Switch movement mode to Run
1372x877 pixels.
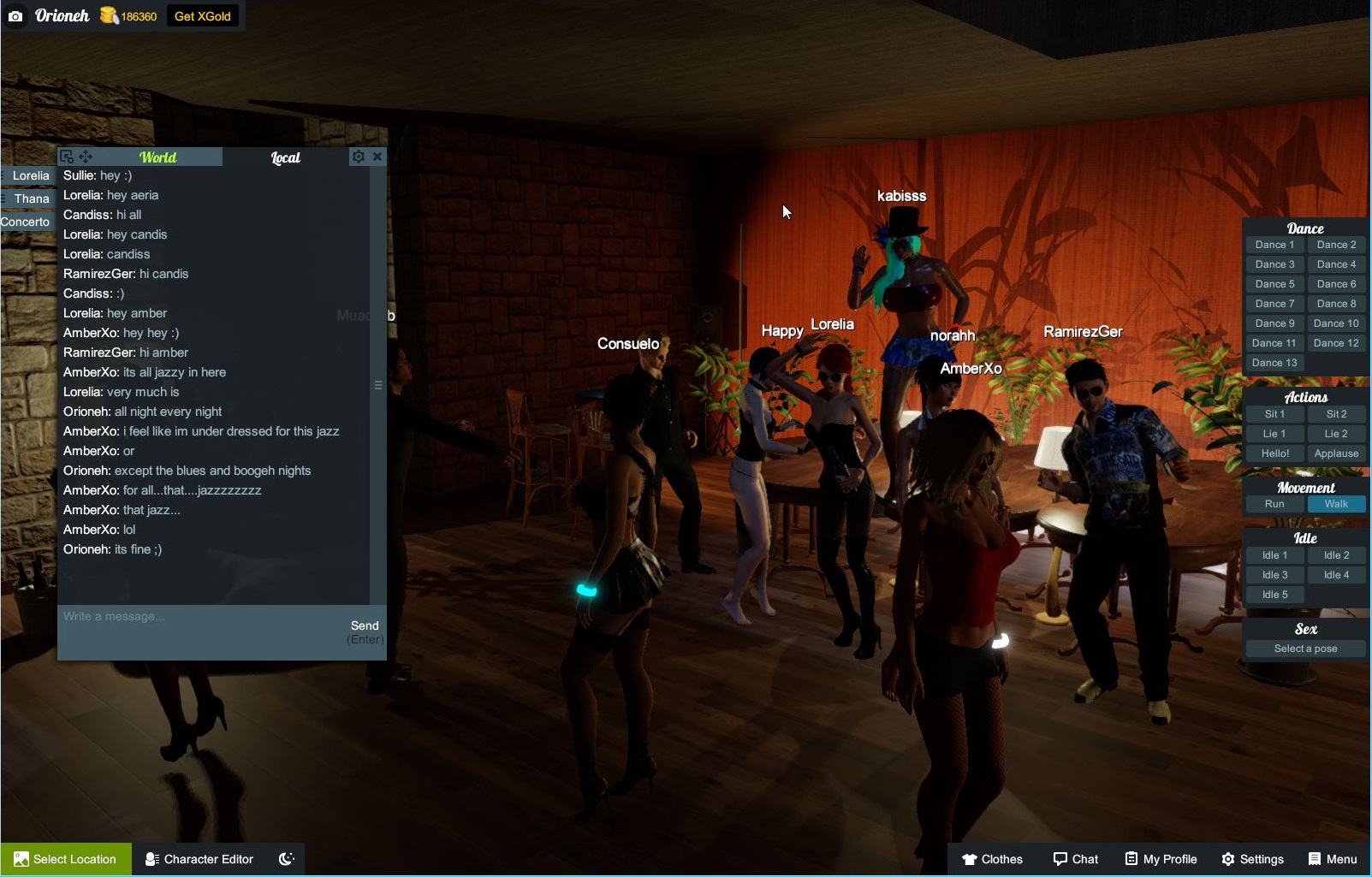pyautogui.click(x=1274, y=504)
